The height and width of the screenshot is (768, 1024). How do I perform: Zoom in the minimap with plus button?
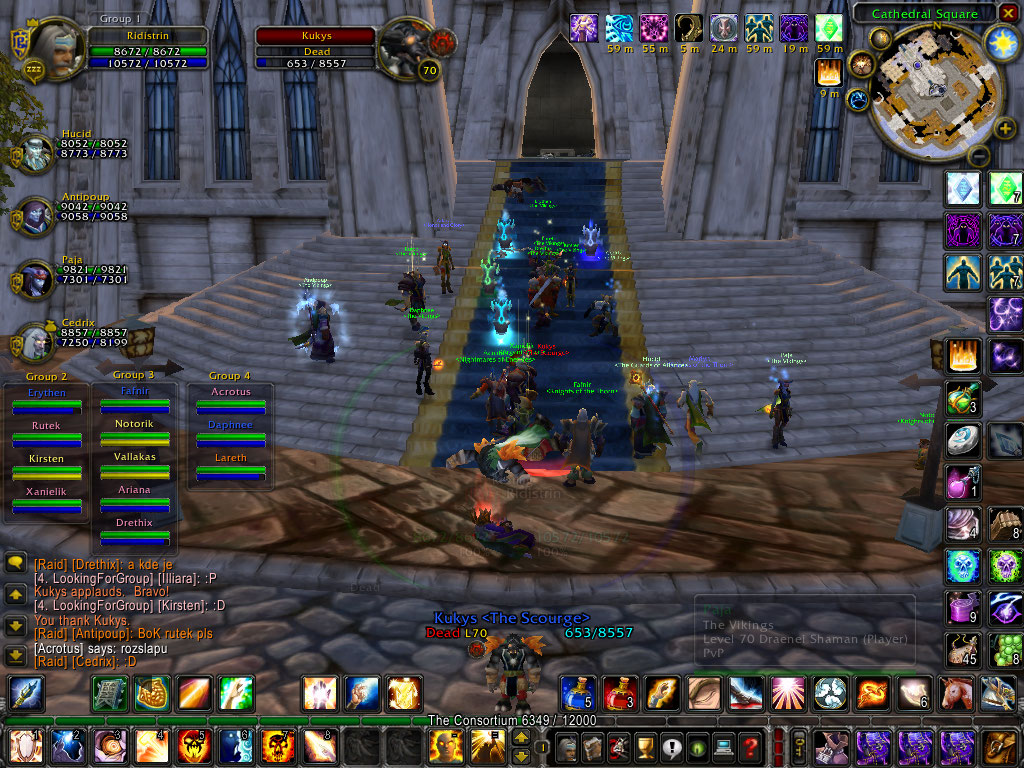[998, 127]
